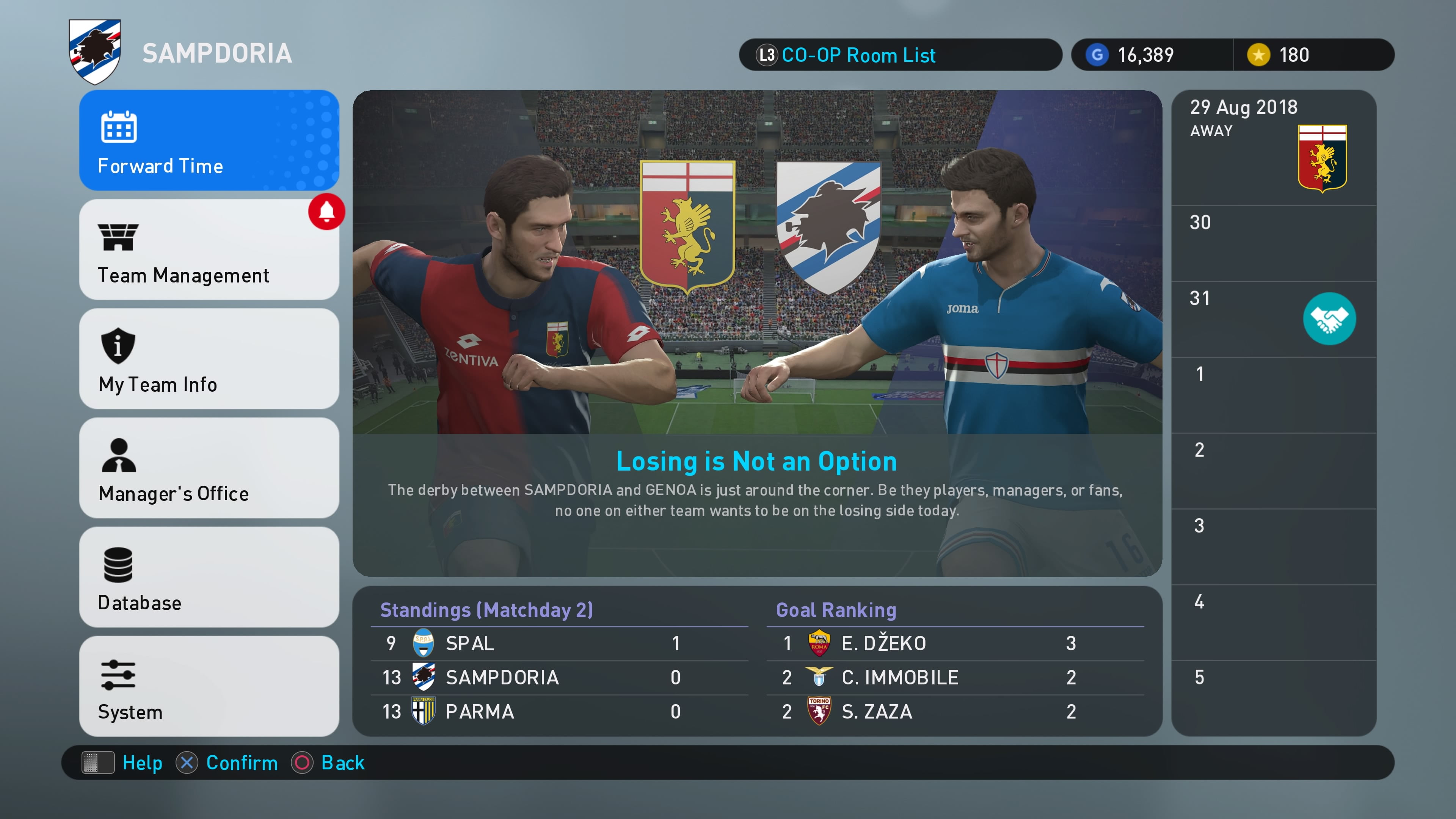Click Back in the bottom bar
The width and height of the screenshot is (1456, 819).
point(342,763)
